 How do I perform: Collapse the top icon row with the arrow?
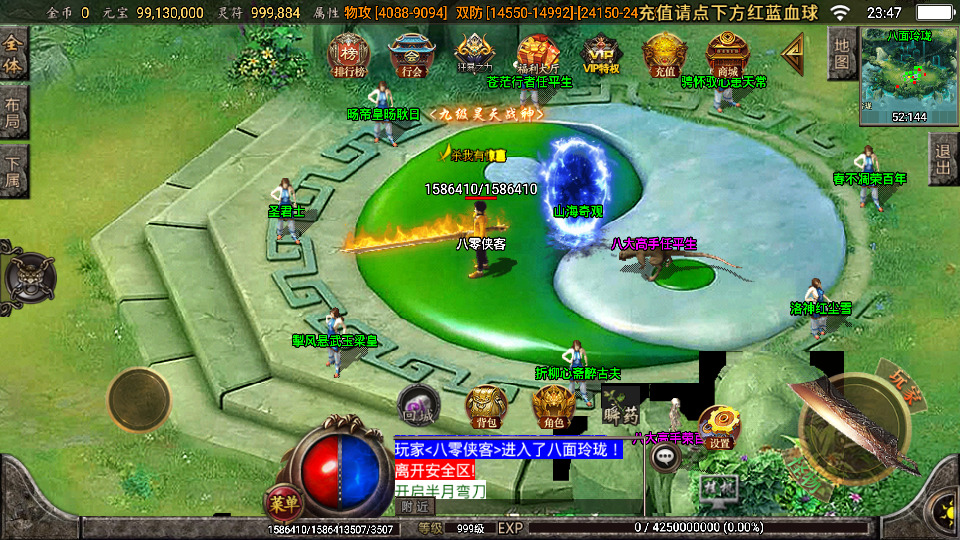tap(795, 48)
